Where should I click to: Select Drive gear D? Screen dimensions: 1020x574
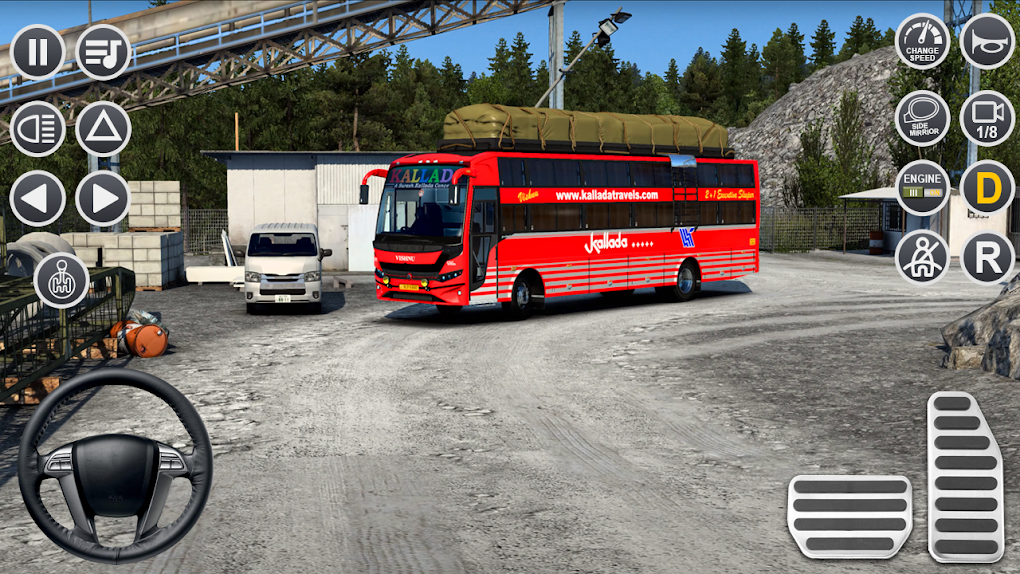click(x=987, y=188)
